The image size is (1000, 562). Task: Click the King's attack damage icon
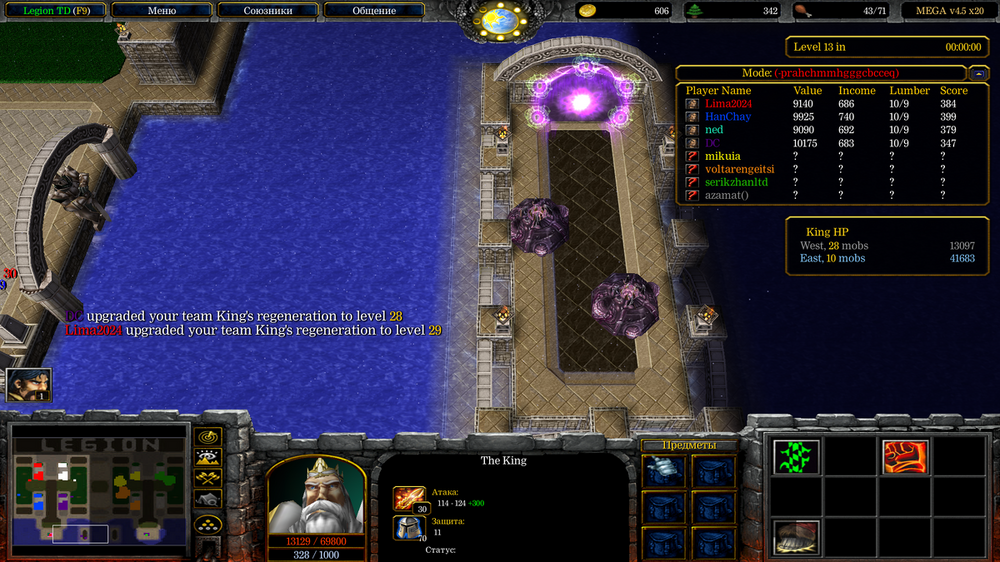pyautogui.click(x=409, y=497)
